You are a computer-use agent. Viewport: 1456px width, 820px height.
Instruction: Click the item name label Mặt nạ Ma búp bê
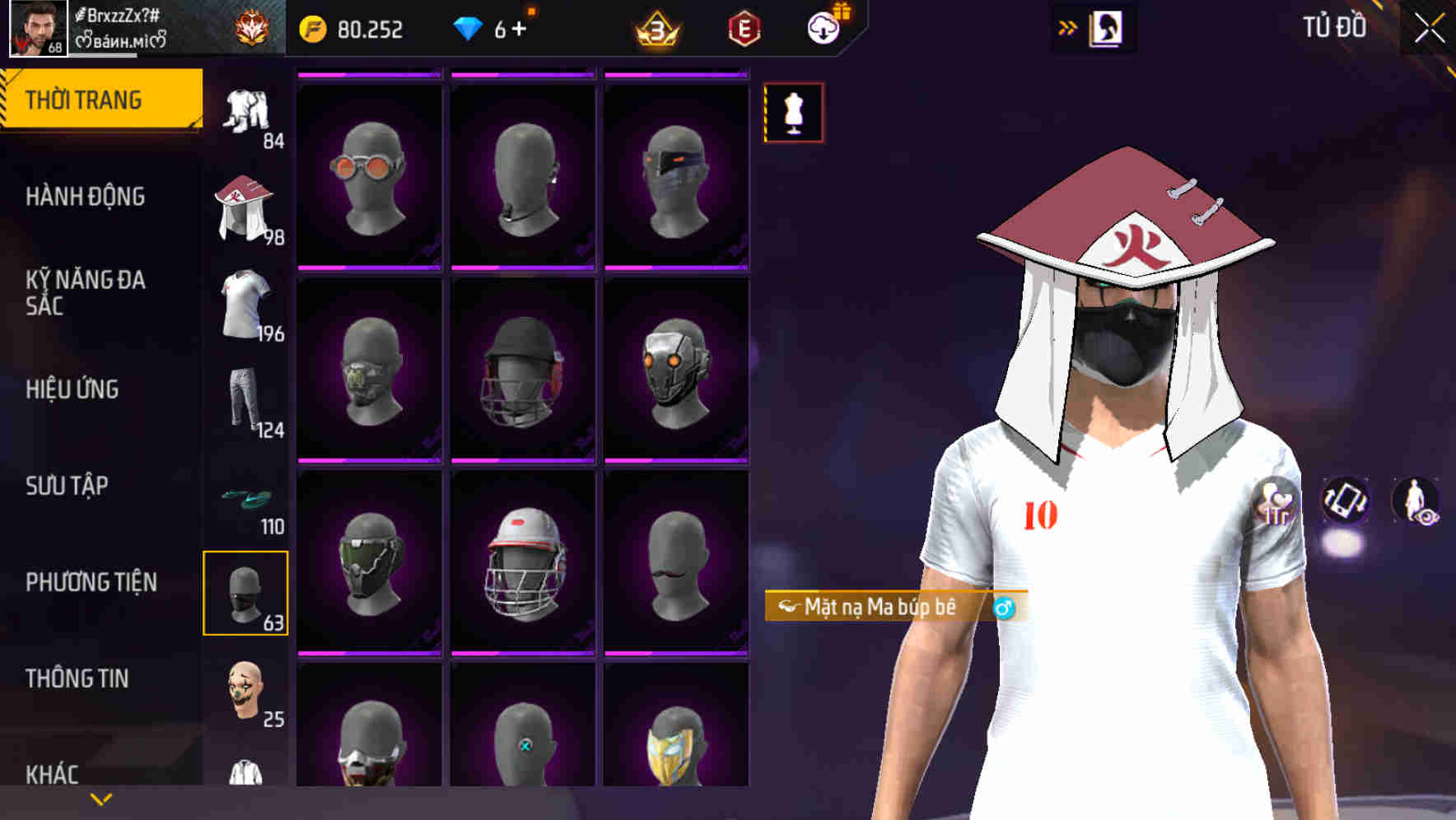tap(873, 607)
